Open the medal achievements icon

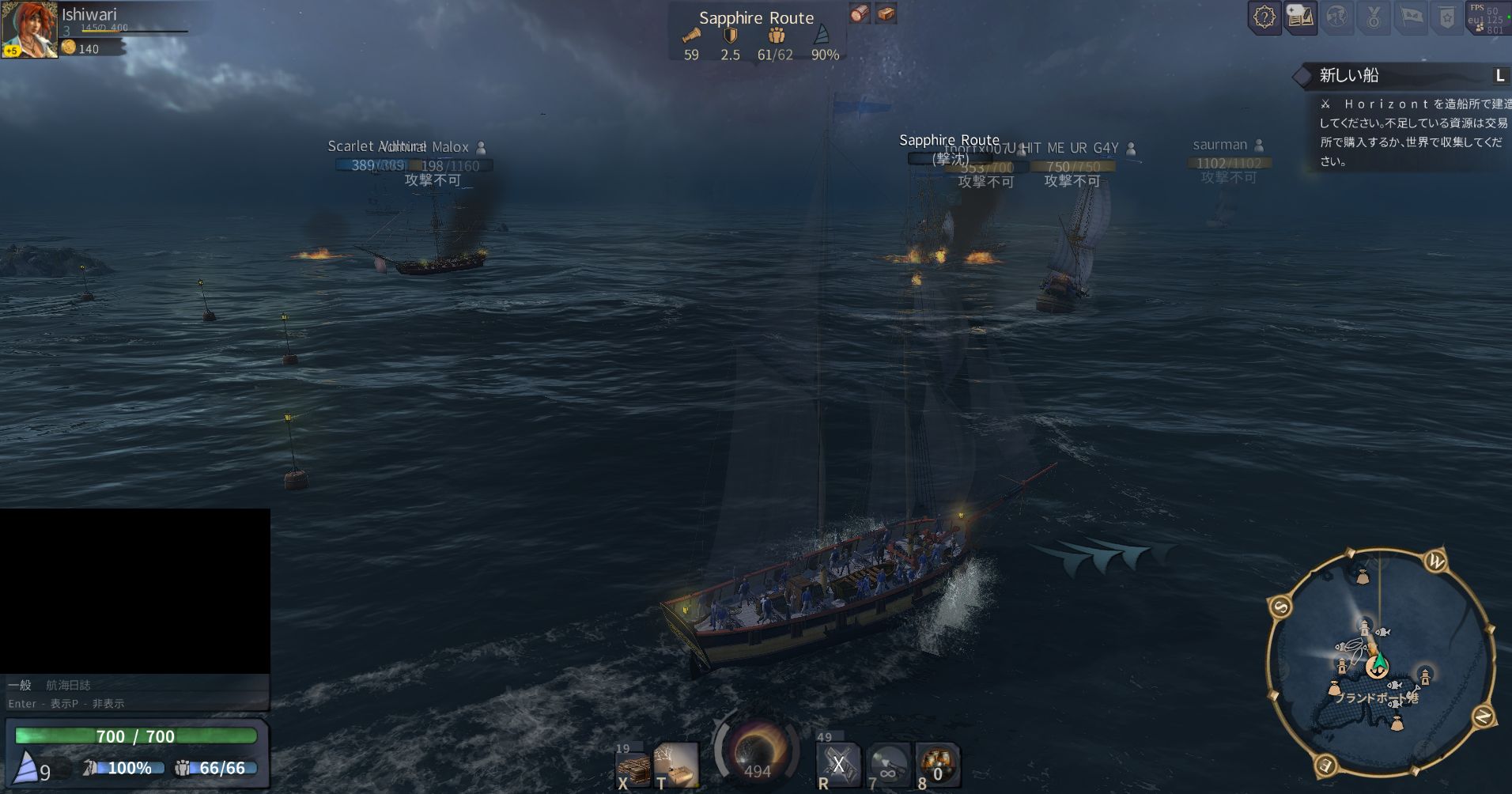(x=1374, y=17)
